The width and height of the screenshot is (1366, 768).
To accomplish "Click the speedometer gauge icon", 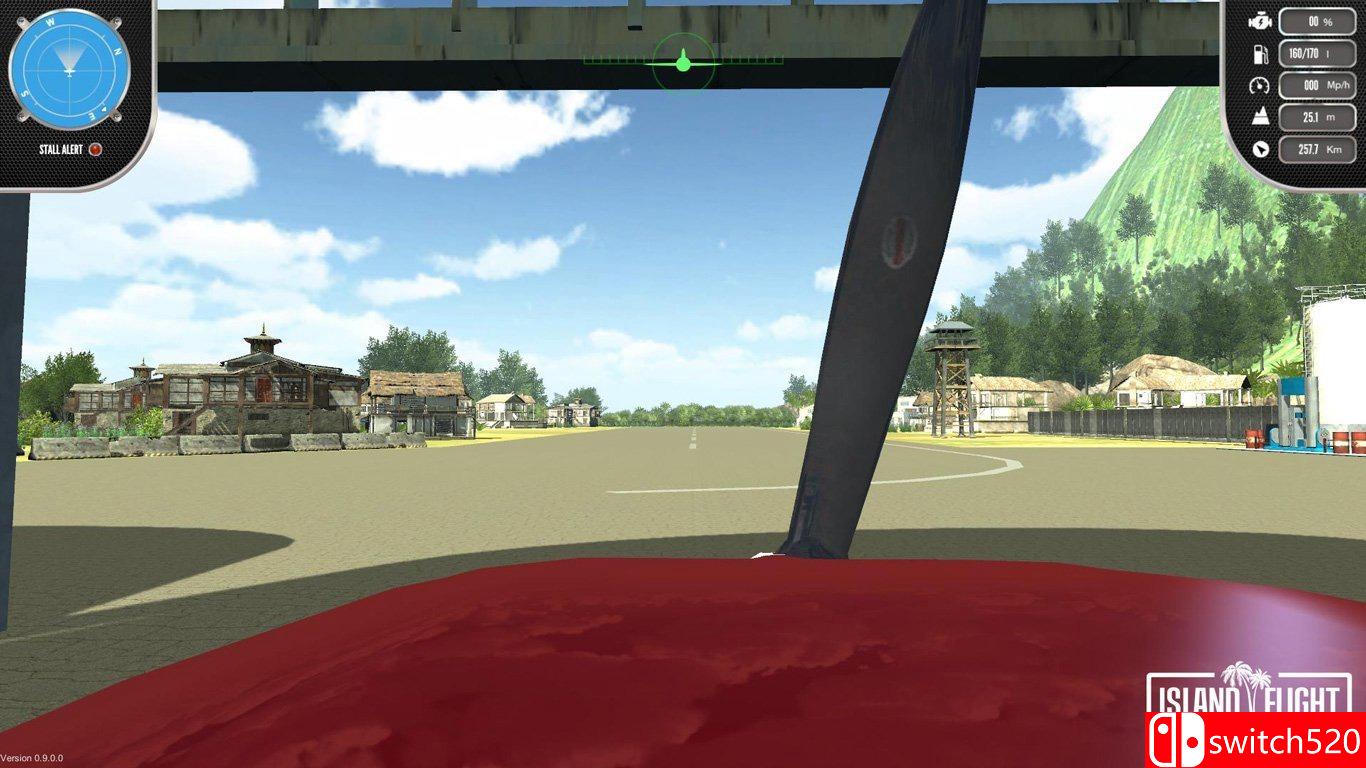I will tap(1261, 86).
